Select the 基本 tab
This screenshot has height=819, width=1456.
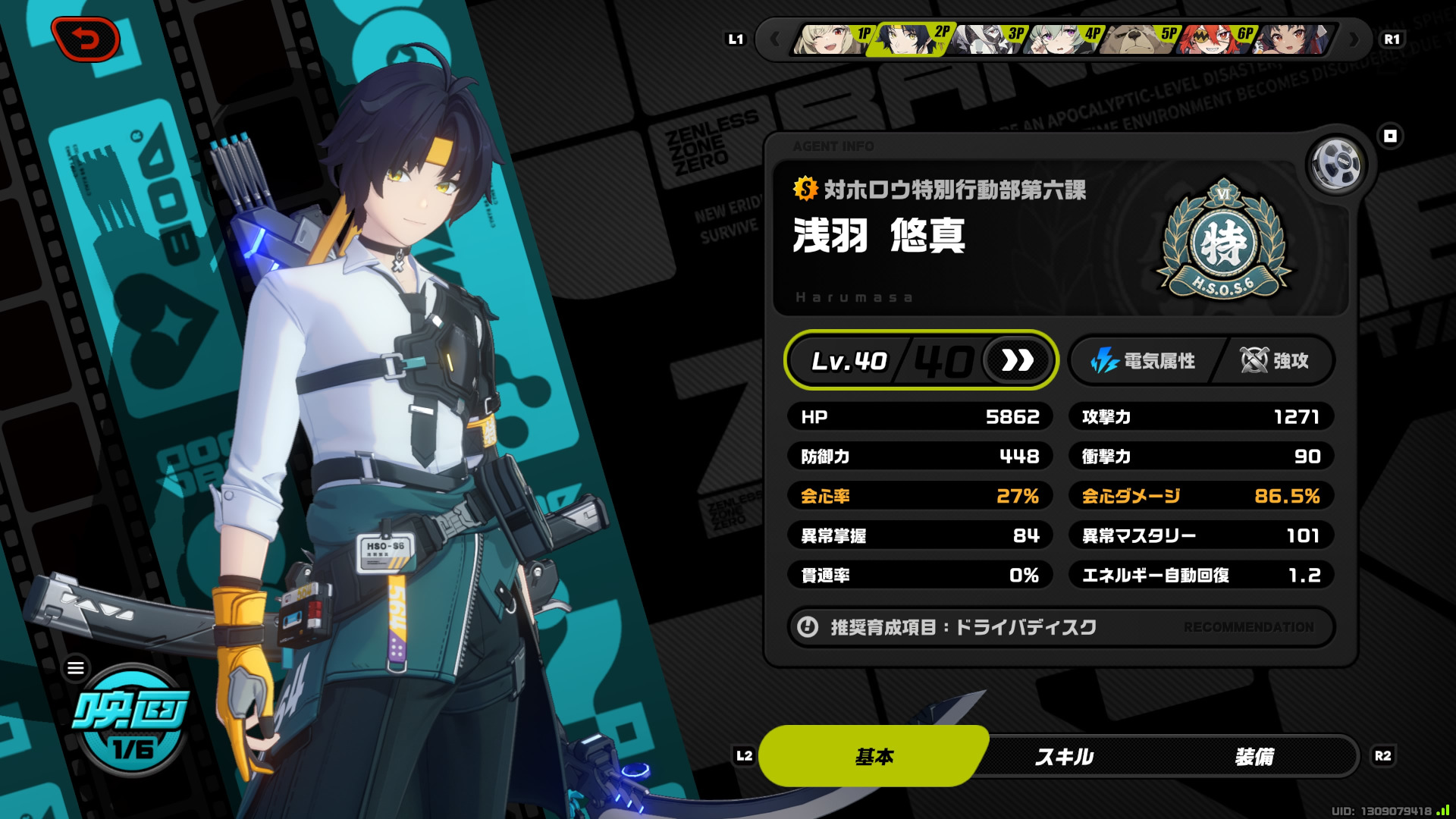pos(874,756)
